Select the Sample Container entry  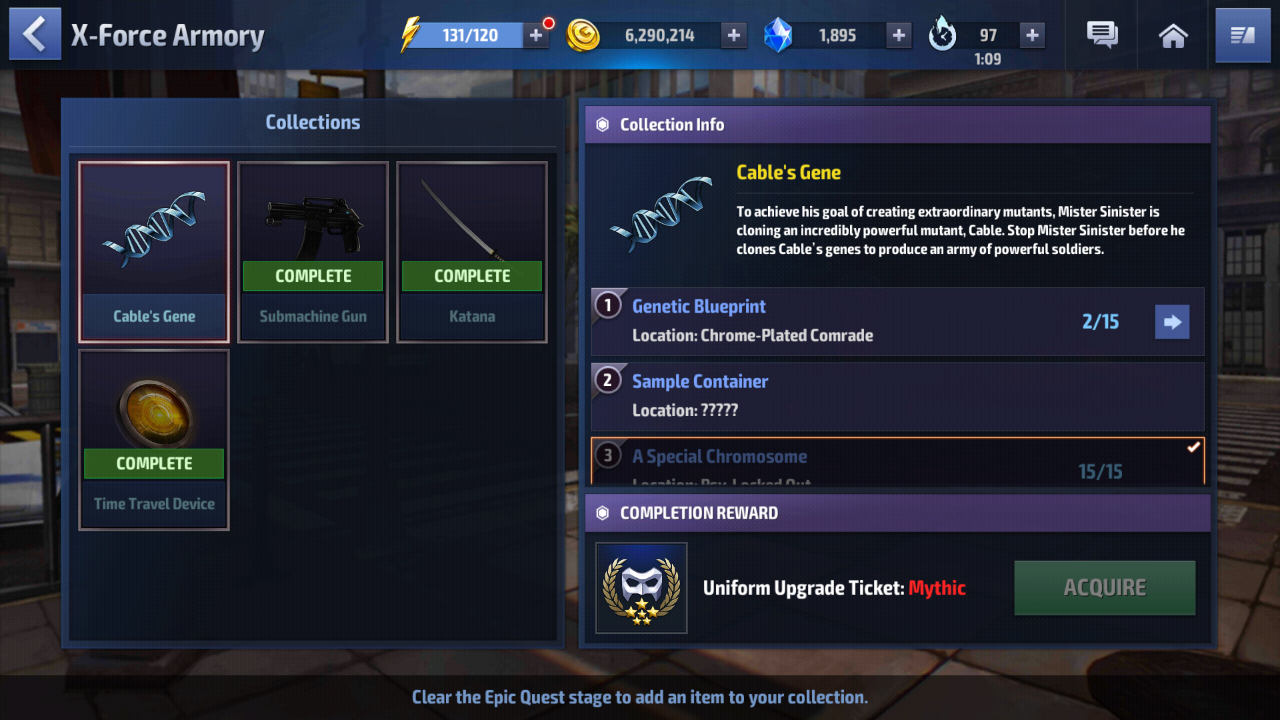[x=897, y=396]
